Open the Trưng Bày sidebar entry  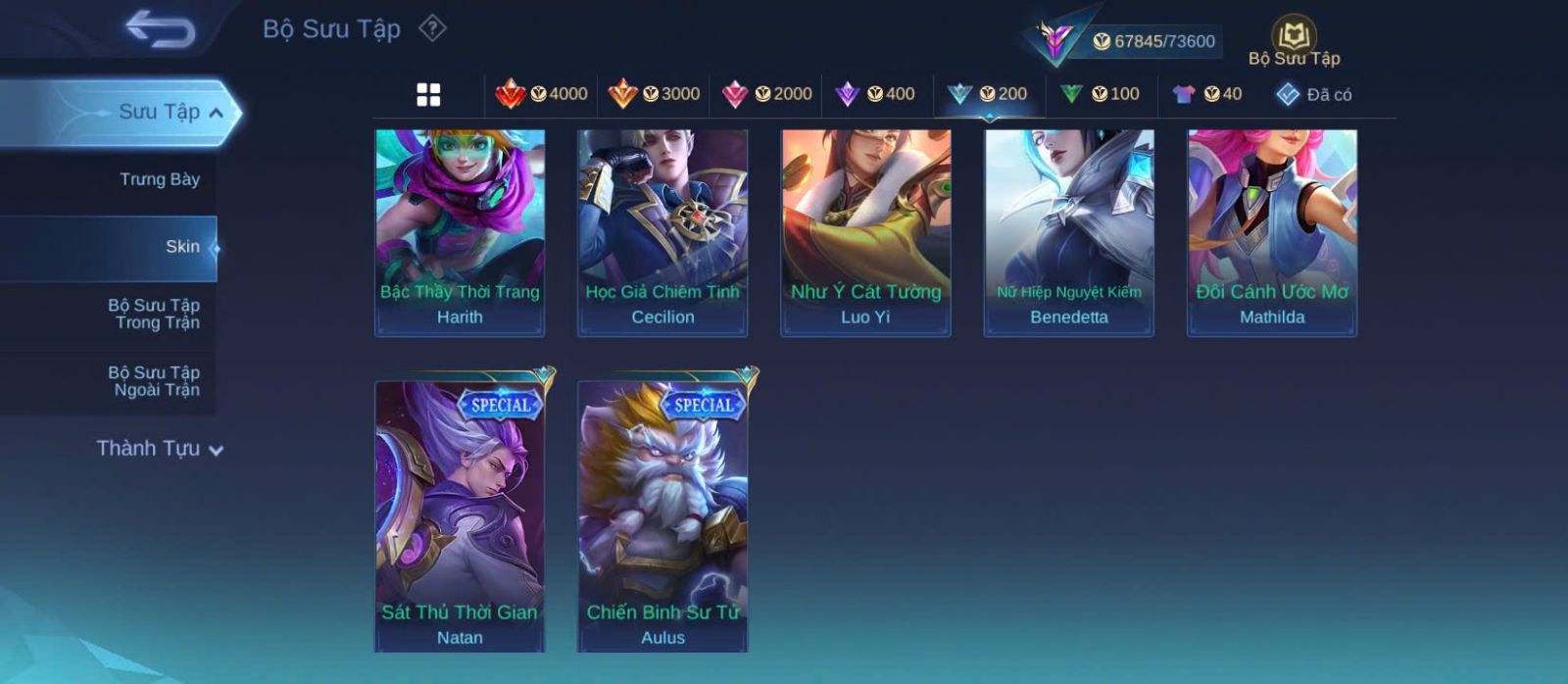[159, 179]
